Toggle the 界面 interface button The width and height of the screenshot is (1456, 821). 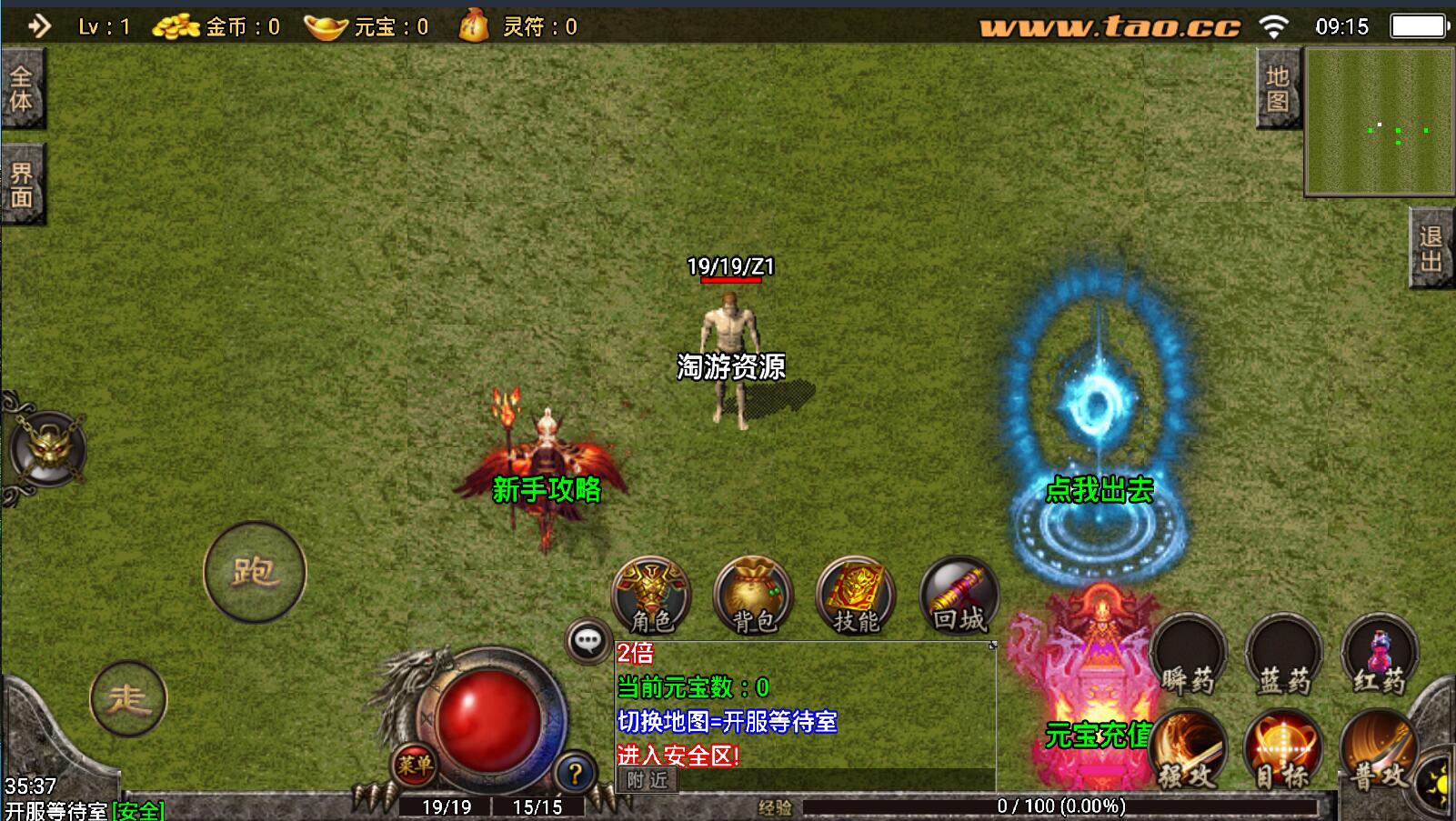click(22, 185)
